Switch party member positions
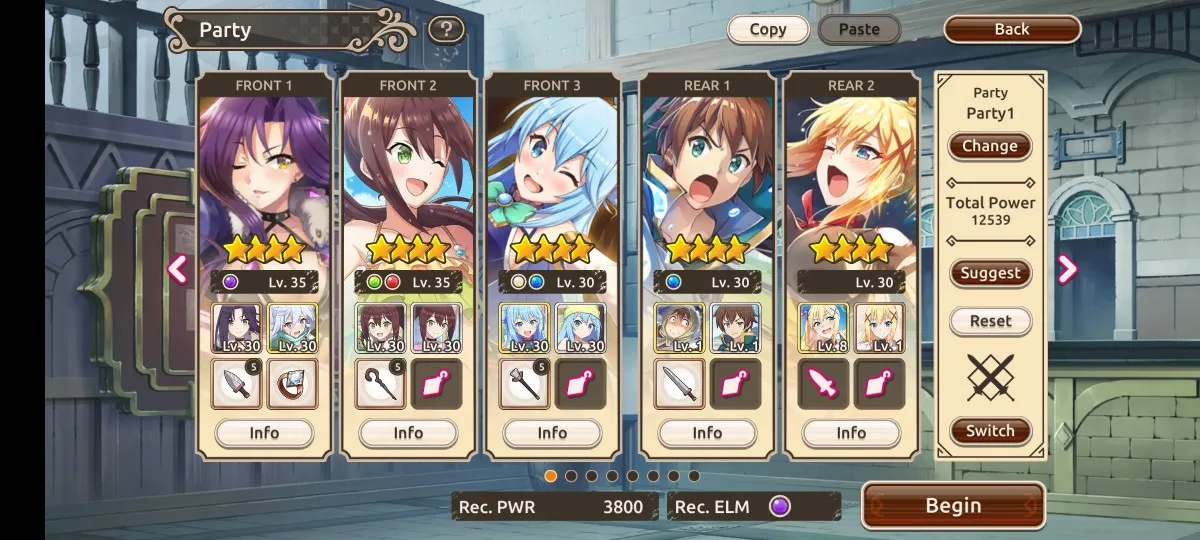The width and height of the screenshot is (1200, 540). click(990, 431)
